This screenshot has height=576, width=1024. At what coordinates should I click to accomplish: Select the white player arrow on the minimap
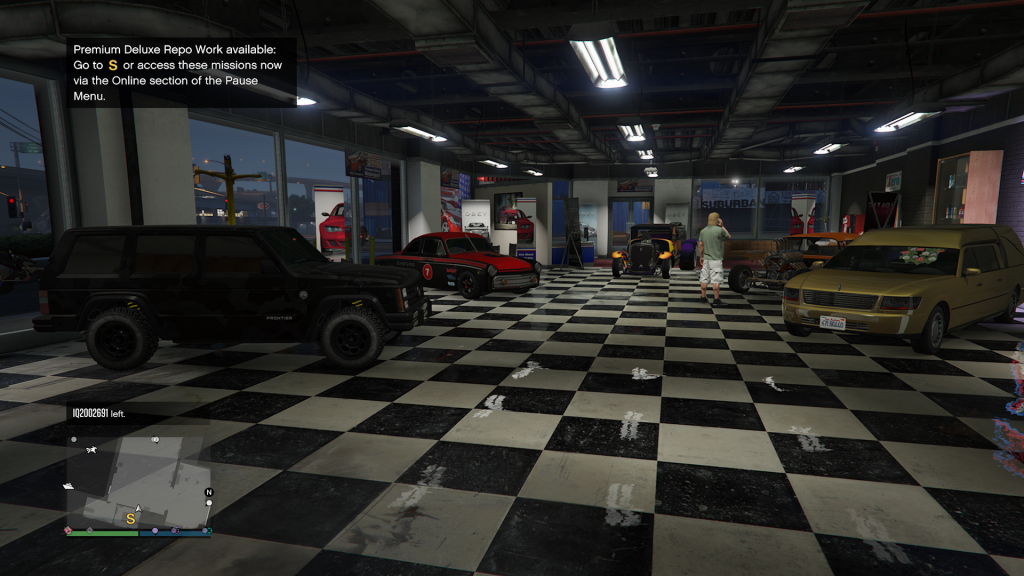click(139, 508)
